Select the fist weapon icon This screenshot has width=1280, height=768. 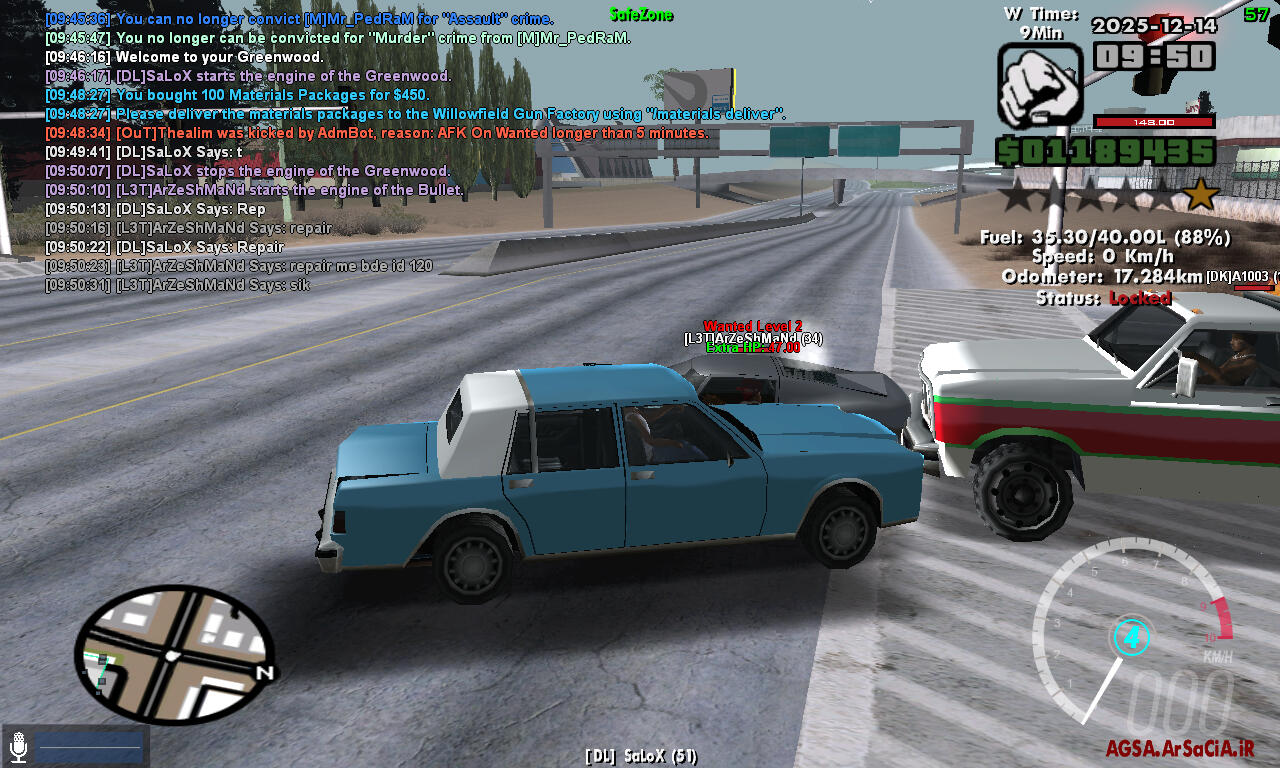tap(1040, 85)
